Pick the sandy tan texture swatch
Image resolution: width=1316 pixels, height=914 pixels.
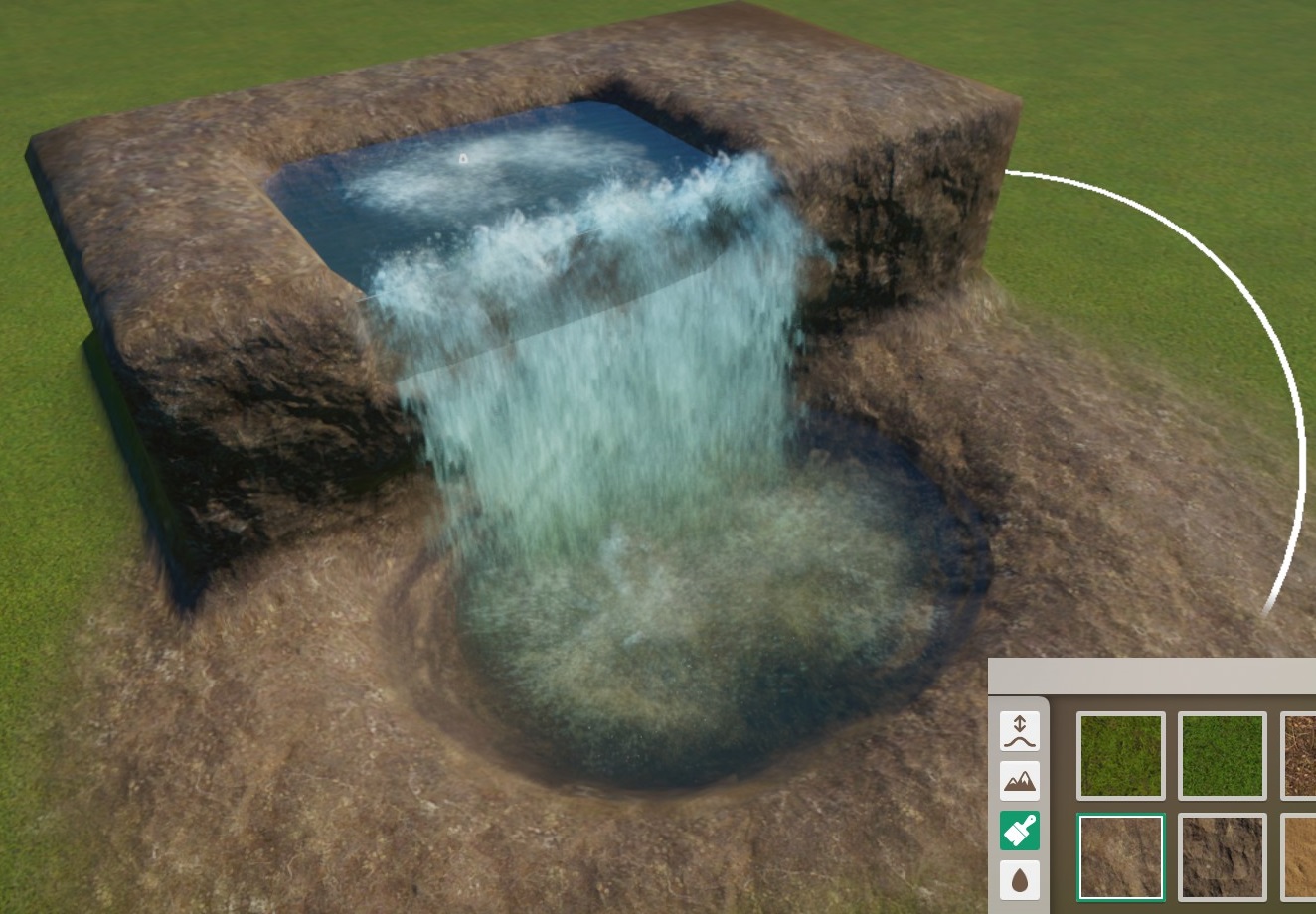(1300, 856)
